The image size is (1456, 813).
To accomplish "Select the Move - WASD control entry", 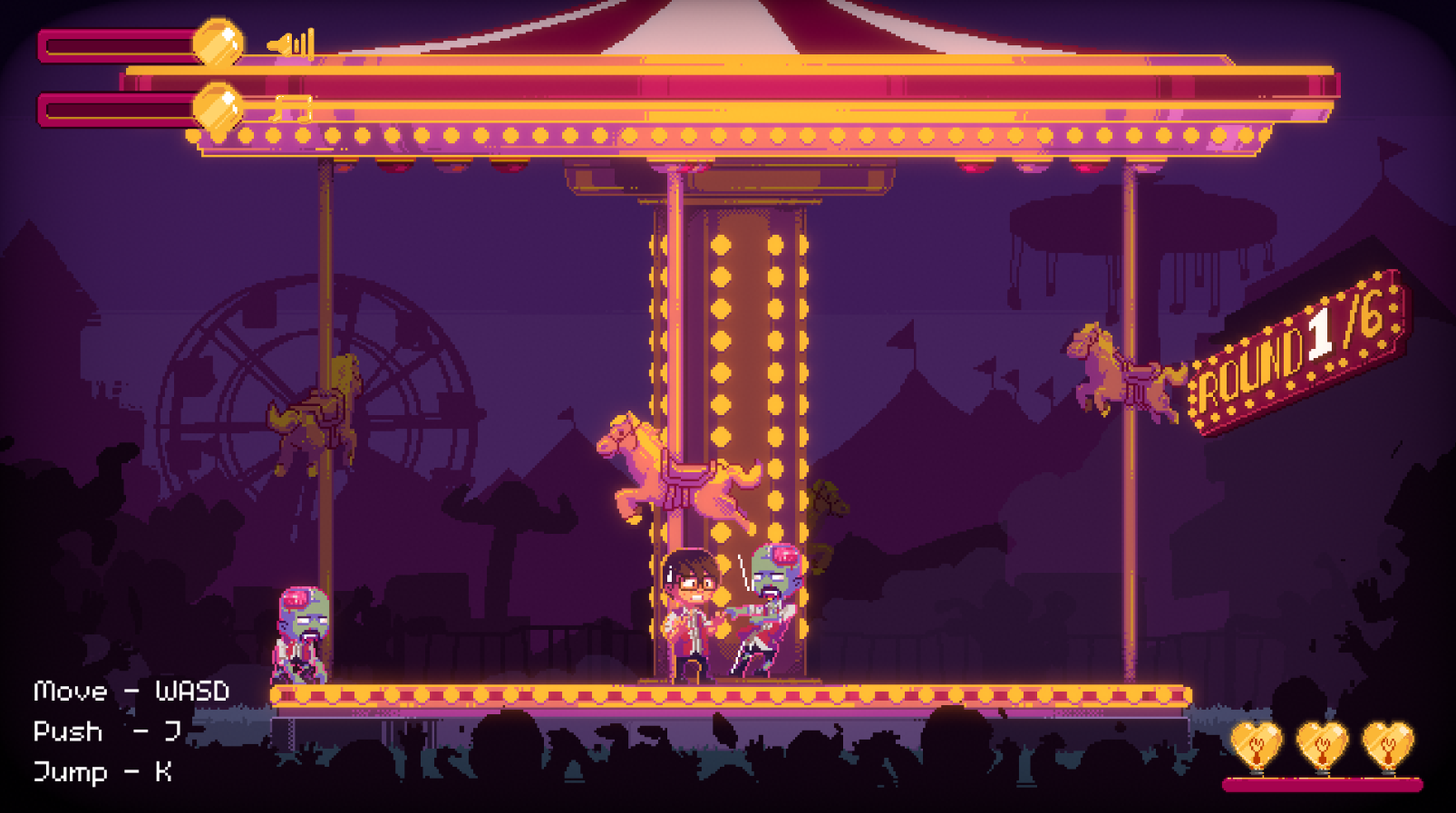I will [131, 691].
